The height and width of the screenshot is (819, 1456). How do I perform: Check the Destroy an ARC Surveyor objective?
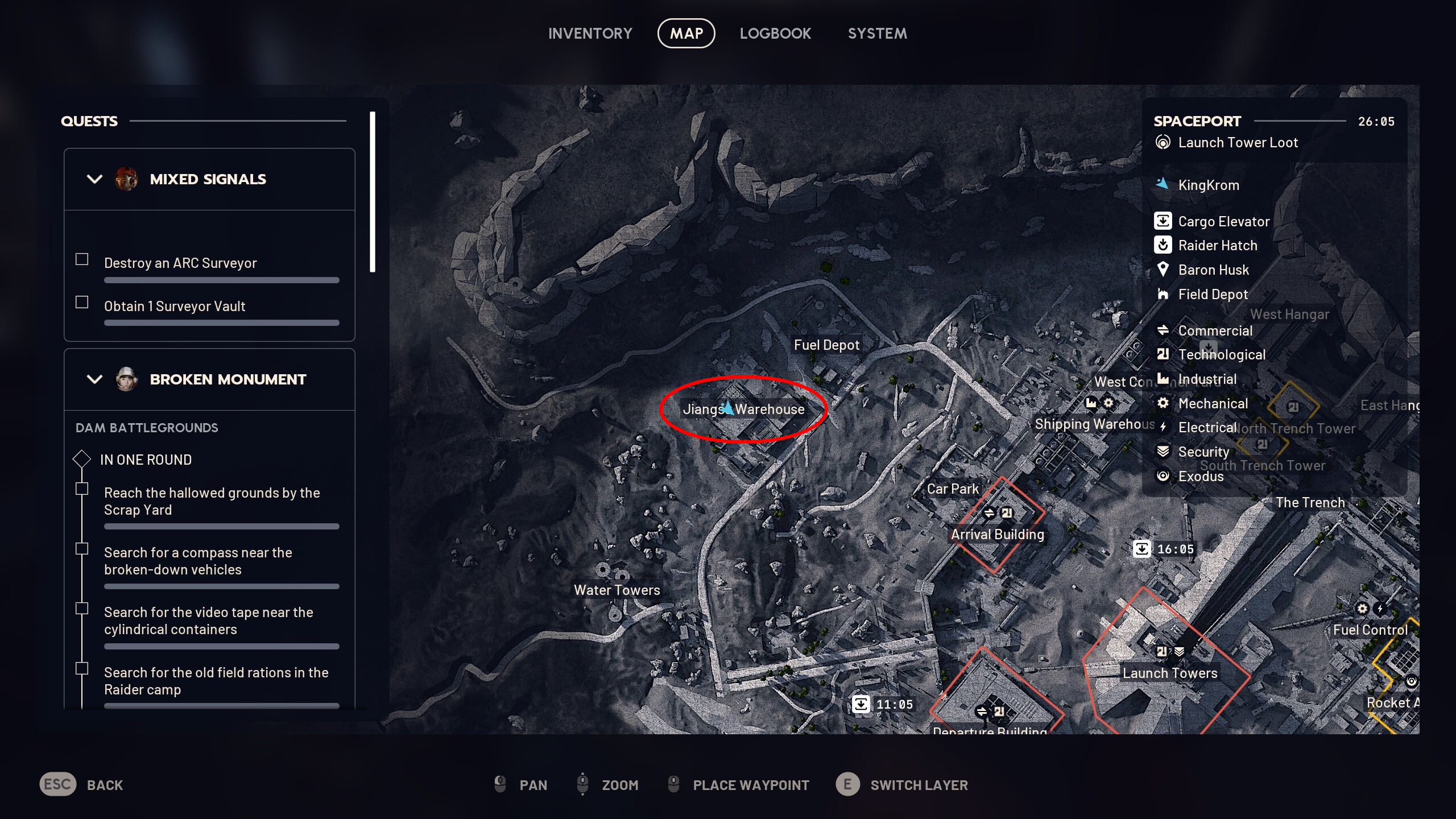coord(81,259)
